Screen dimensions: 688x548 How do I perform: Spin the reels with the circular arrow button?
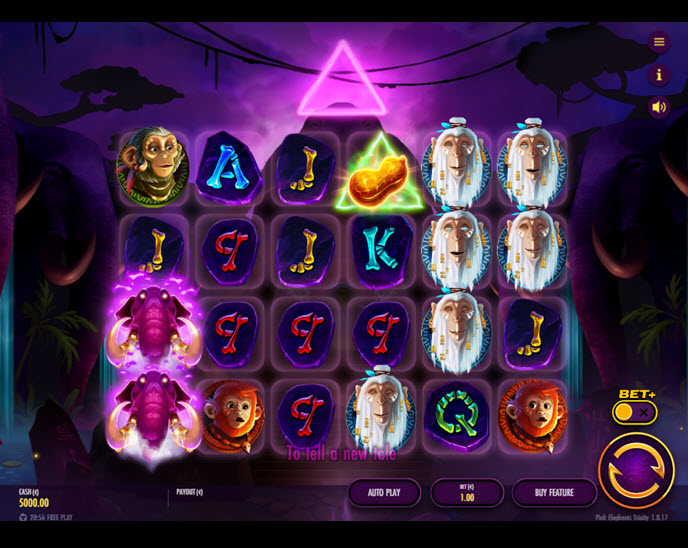coord(636,471)
